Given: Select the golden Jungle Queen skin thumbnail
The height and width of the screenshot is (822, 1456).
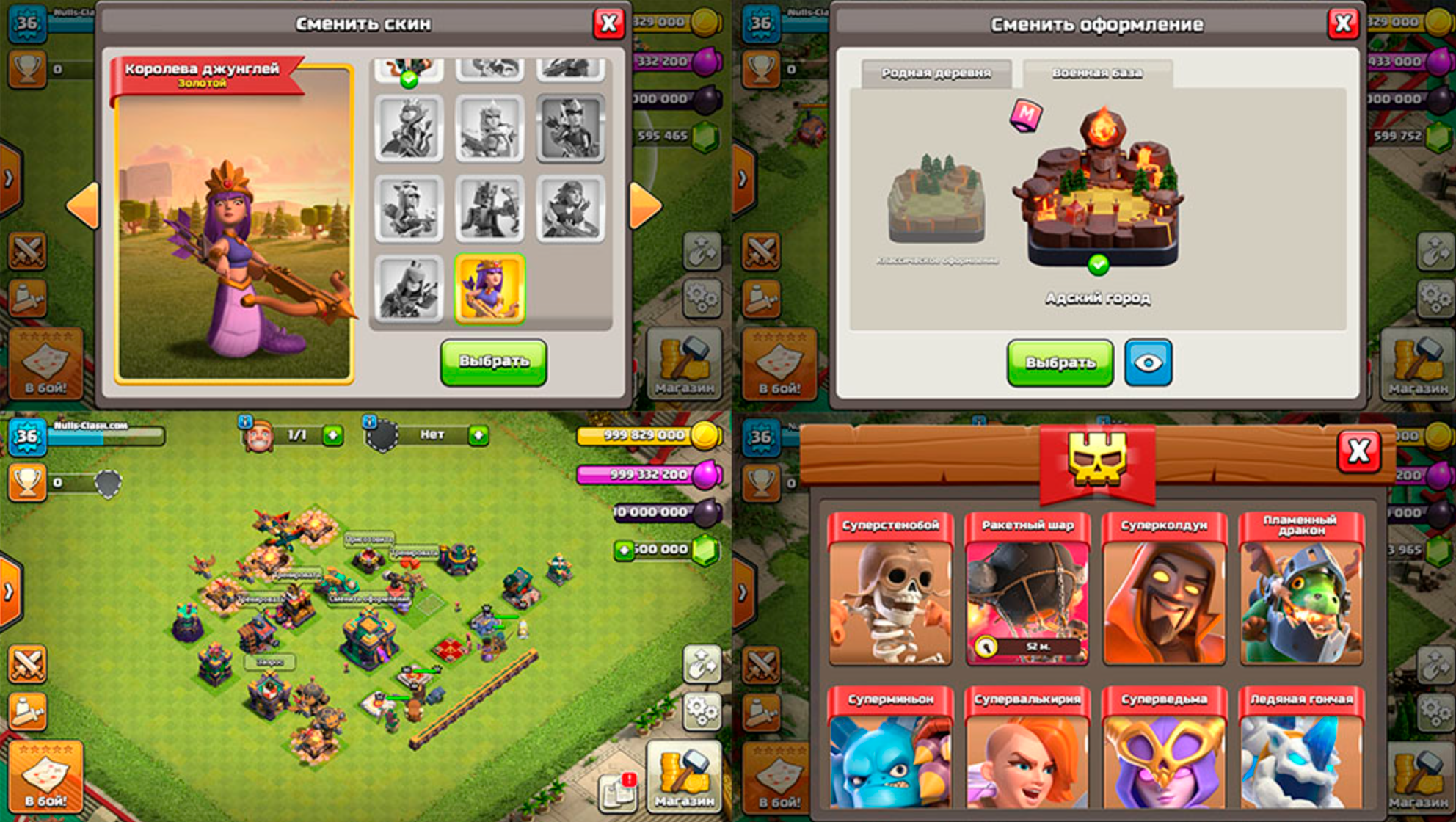Looking at the screenshot, I should point(489,289).
